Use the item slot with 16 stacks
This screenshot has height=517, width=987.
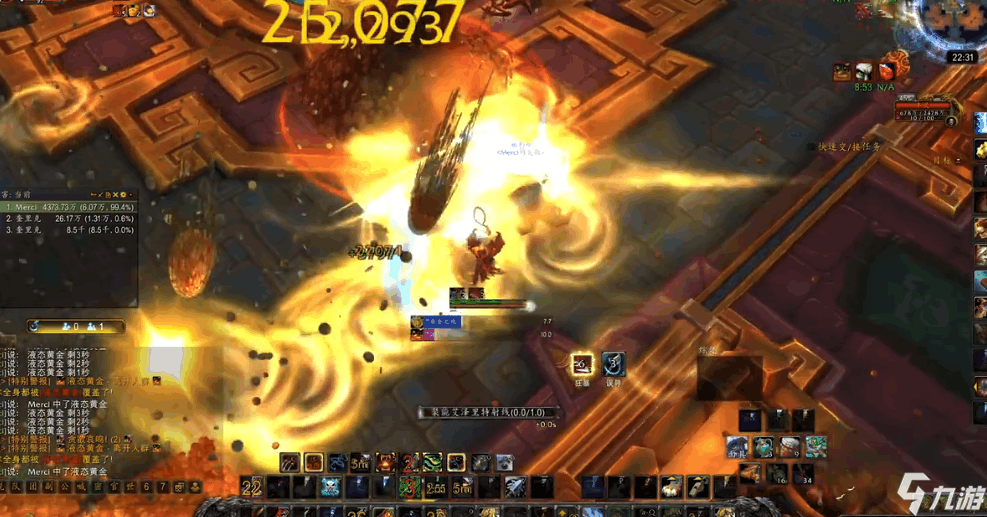pos(777,471)
